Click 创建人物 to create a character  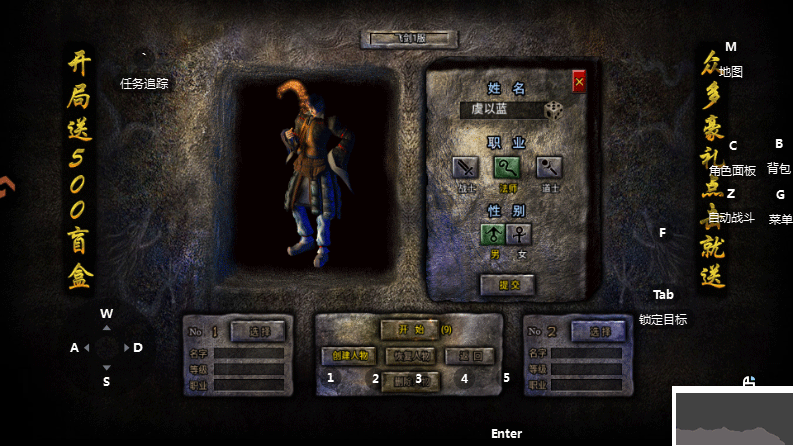tap(349, 355)
